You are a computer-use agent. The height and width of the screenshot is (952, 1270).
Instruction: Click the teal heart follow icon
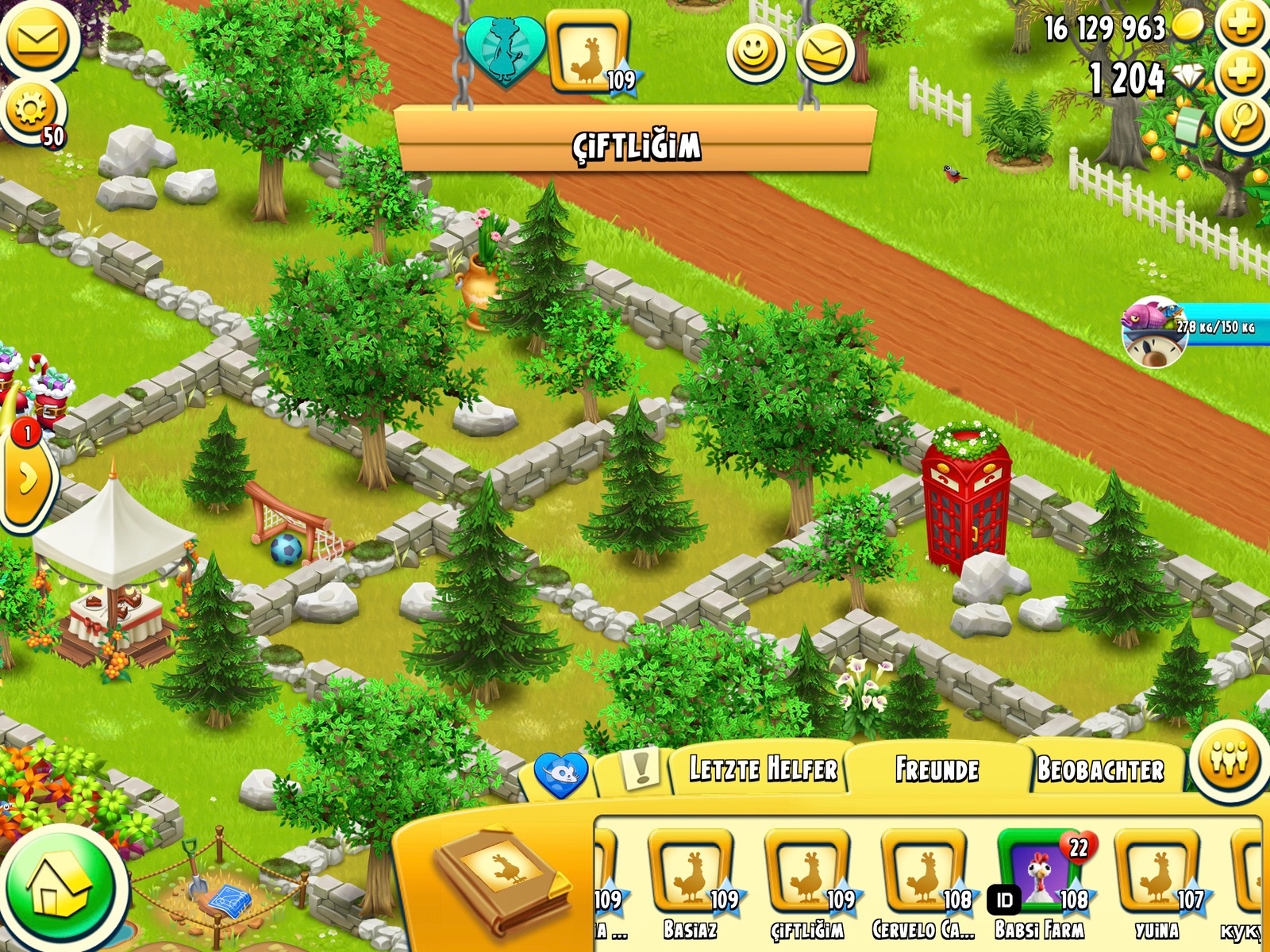(x=505, y=49)
